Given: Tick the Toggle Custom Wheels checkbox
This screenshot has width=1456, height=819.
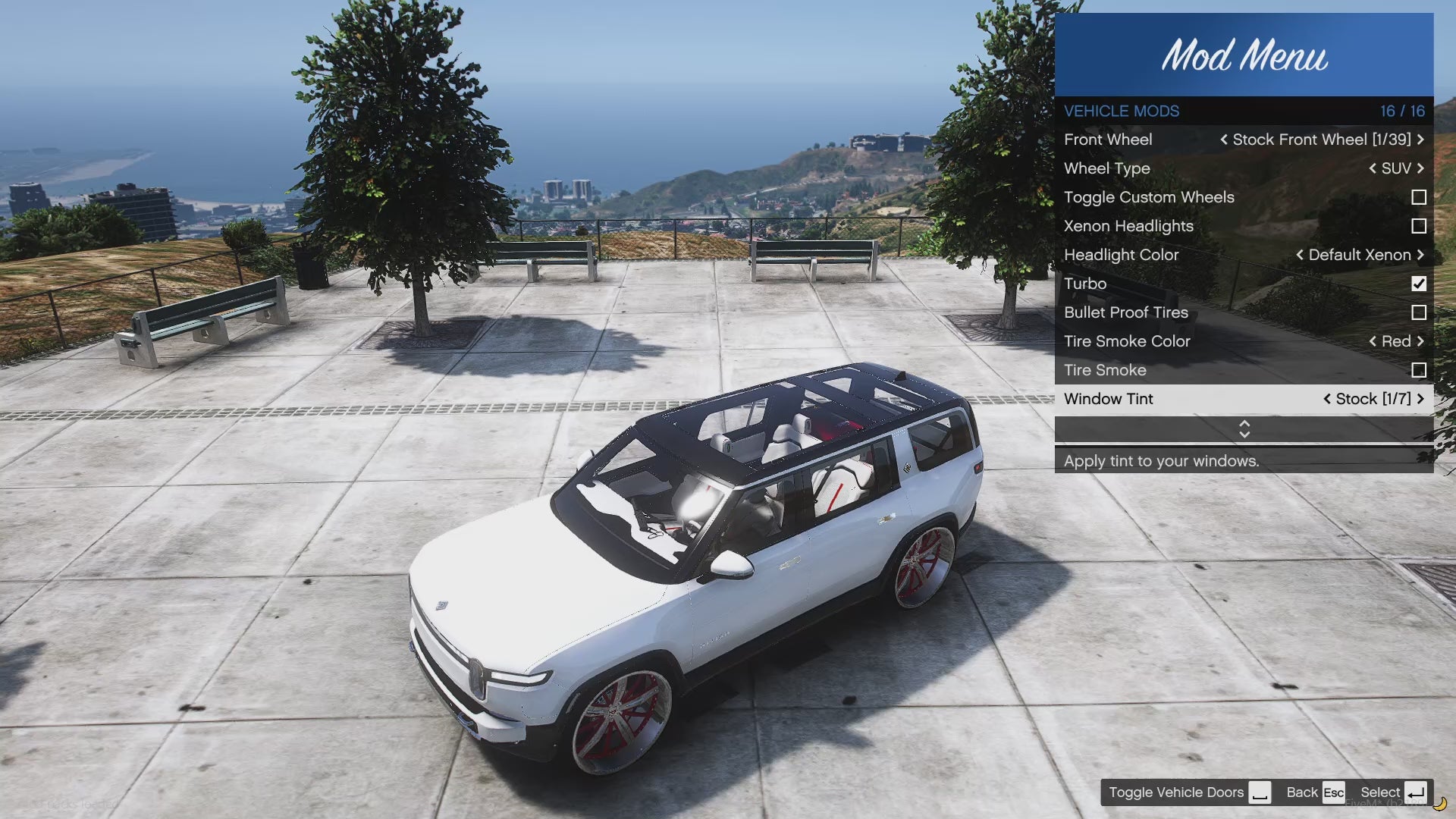Looking at the screenshot, I should (1419, 197).
